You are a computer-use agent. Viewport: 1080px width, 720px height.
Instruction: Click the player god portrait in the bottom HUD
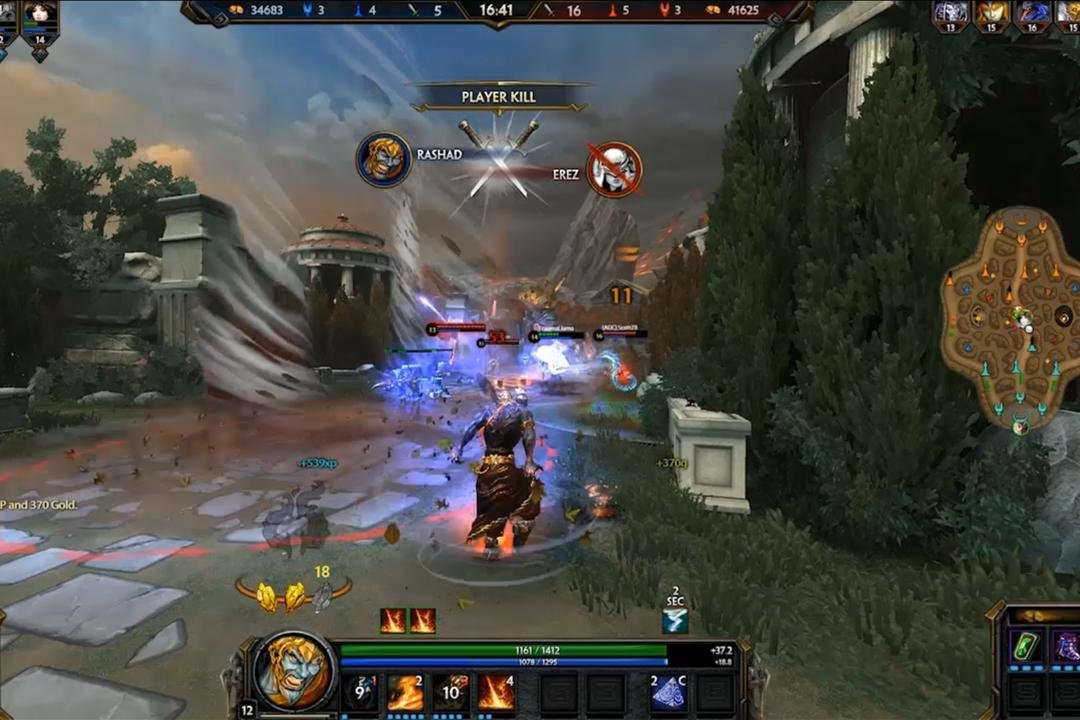pyautogui.click(x=294, y=672)
